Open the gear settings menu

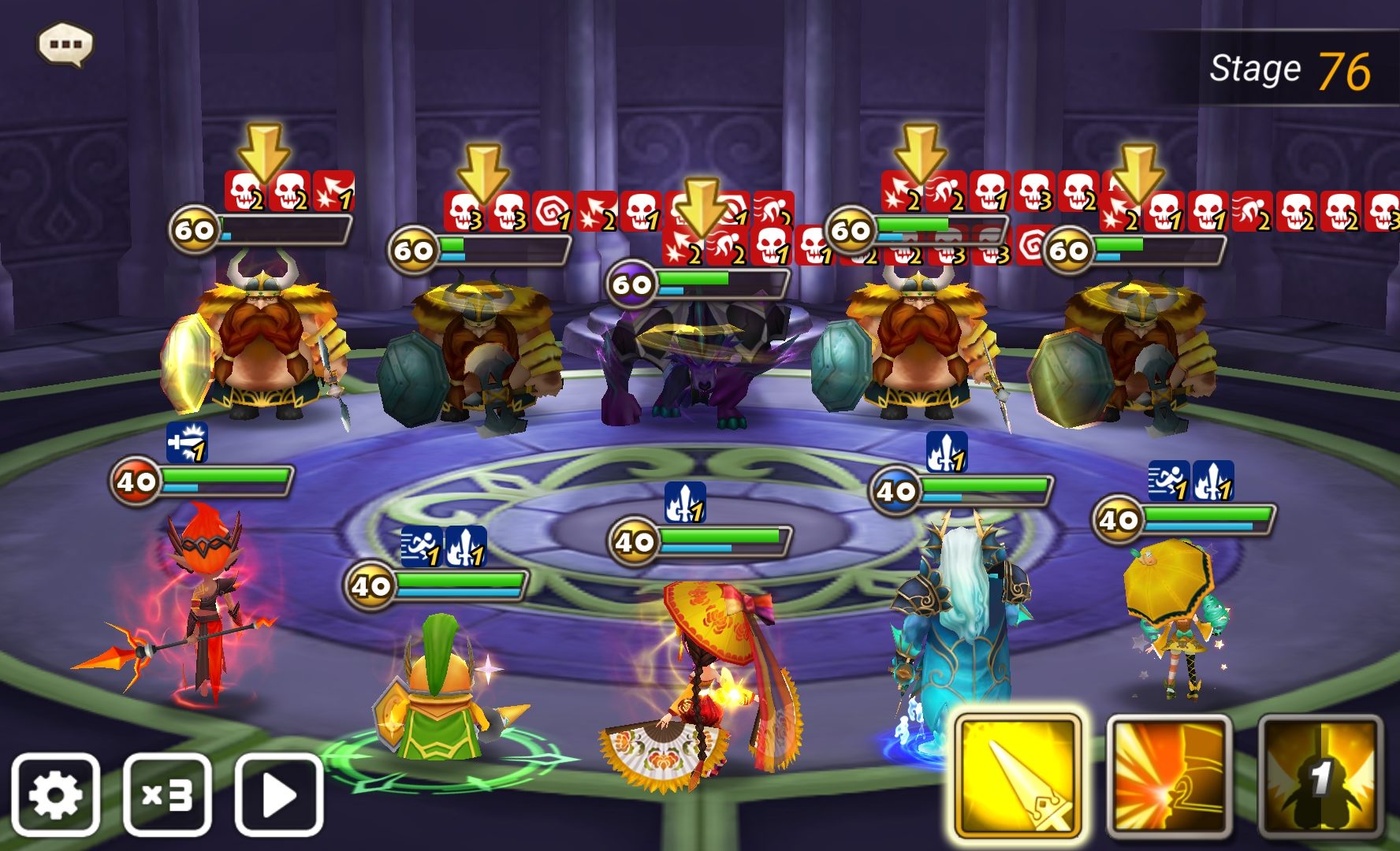click(55, 794)
